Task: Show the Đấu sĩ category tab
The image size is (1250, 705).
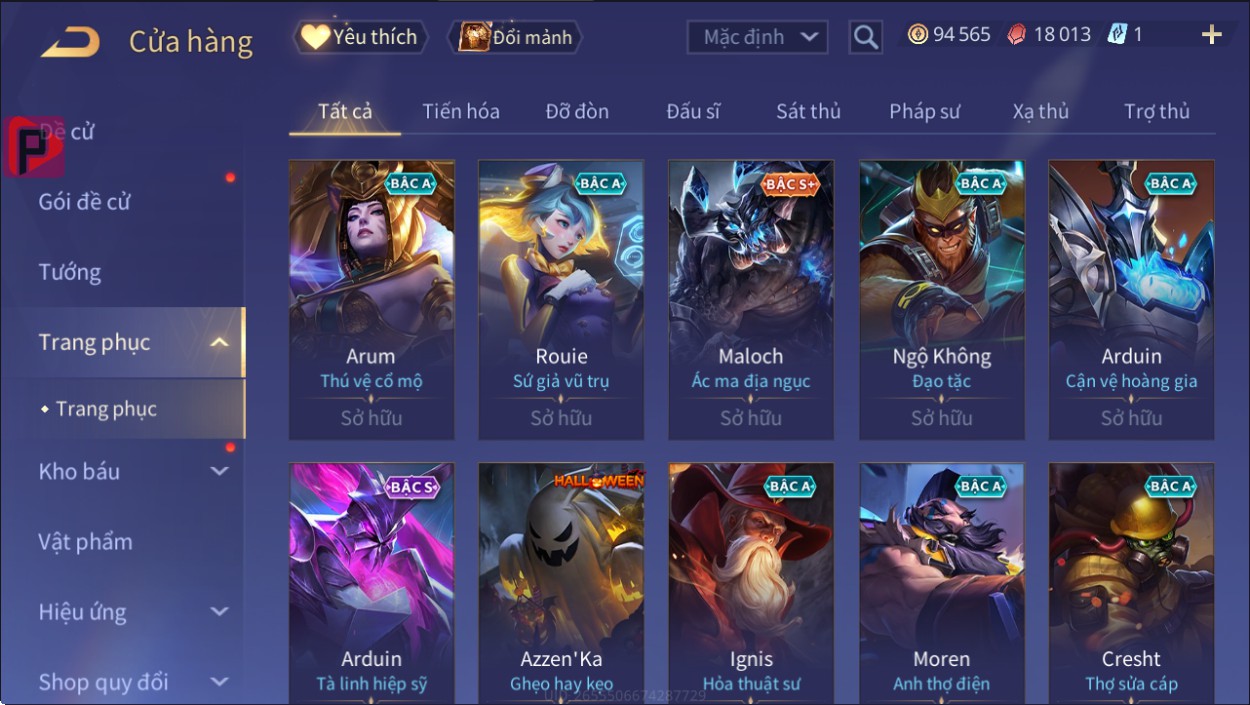Action: [x=693, y=112]
